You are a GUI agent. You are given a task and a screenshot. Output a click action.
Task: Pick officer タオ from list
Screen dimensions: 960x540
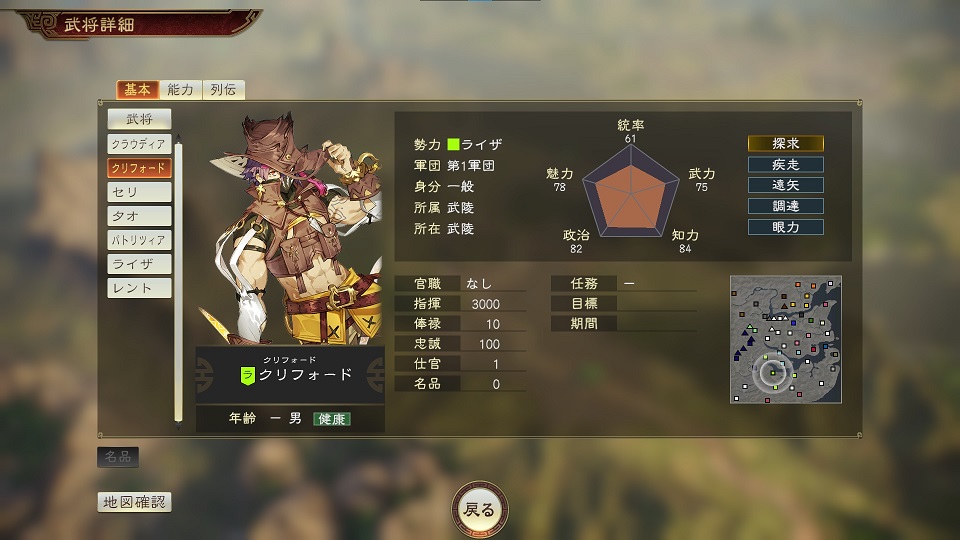(140, 216)
